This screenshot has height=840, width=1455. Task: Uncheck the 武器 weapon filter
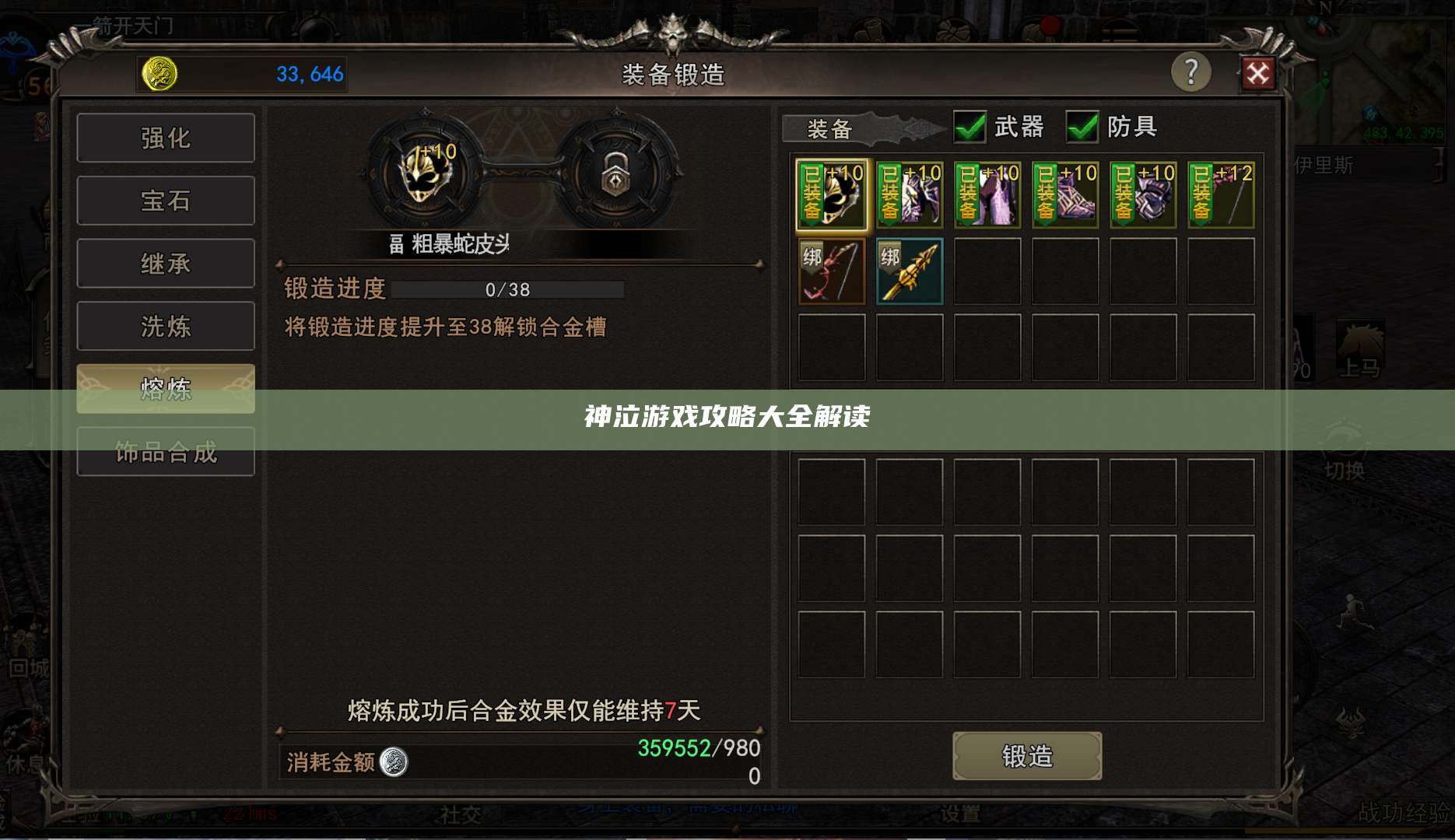(x=968, y=127)
